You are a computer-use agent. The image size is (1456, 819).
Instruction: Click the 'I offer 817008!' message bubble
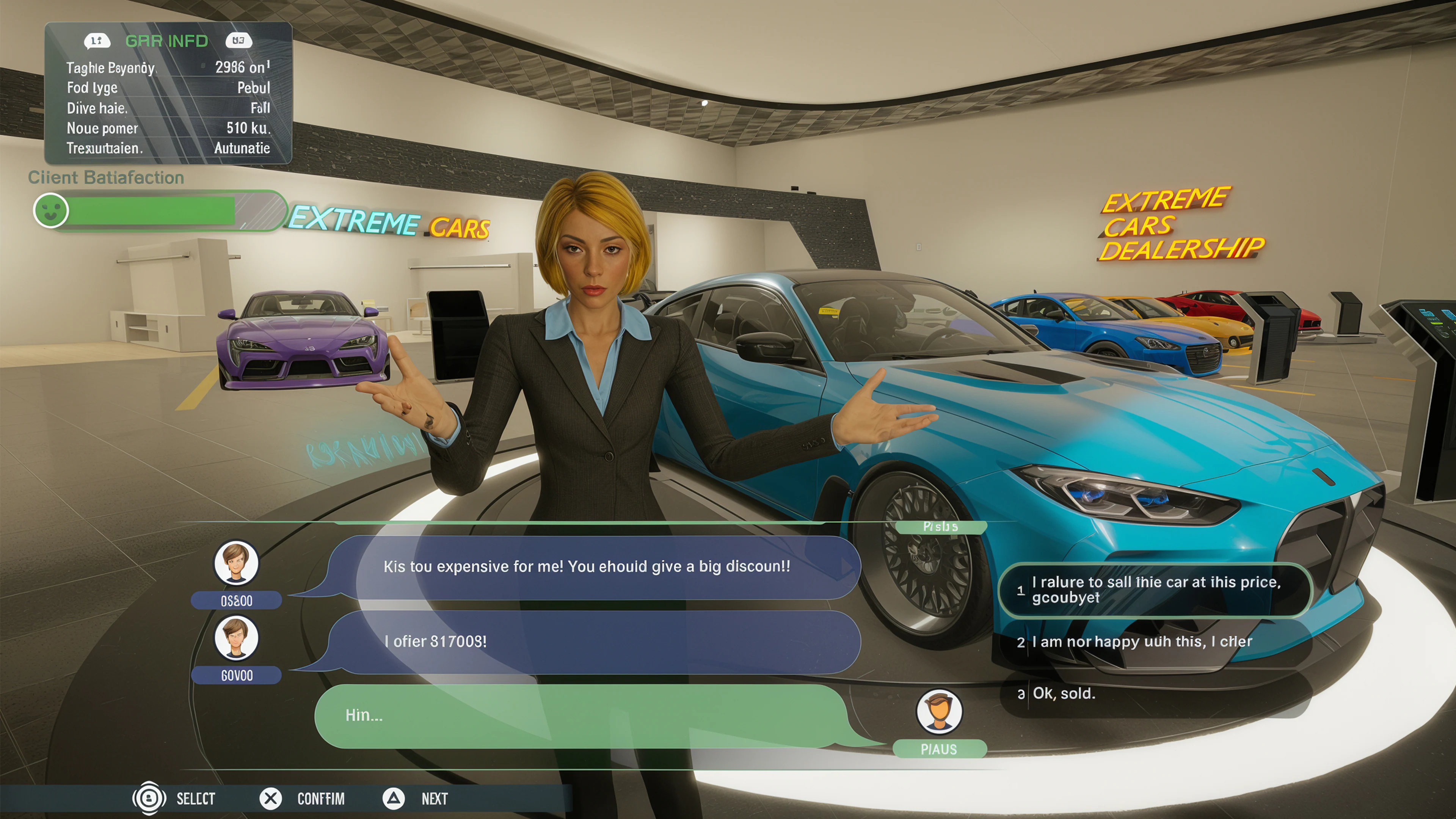(x=588, y=642)
